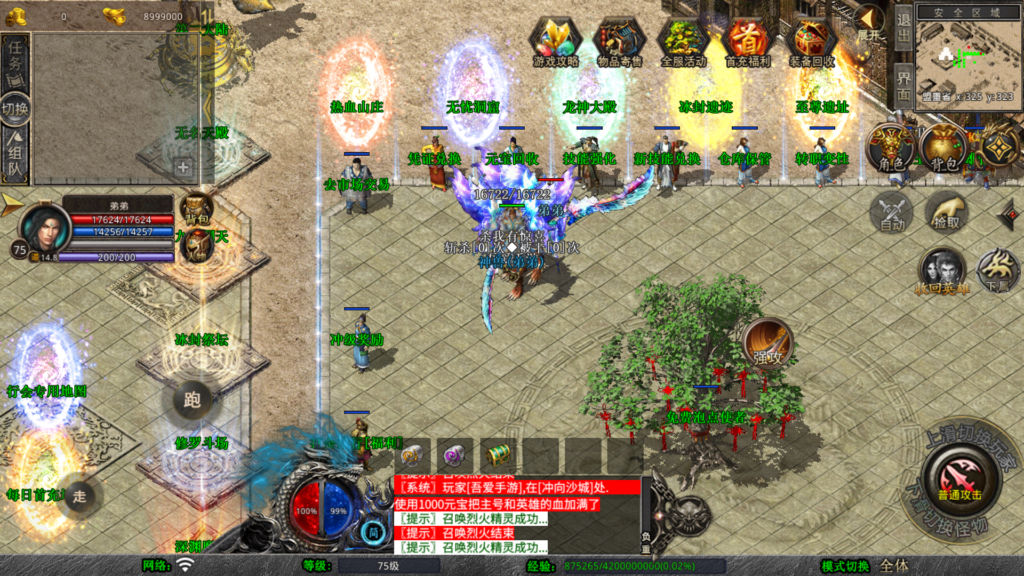Image resolution: width=1024 pixels, height=576 pixels.
Task: Click the 展开 expand arrow button
Action: tap(868, 21)
